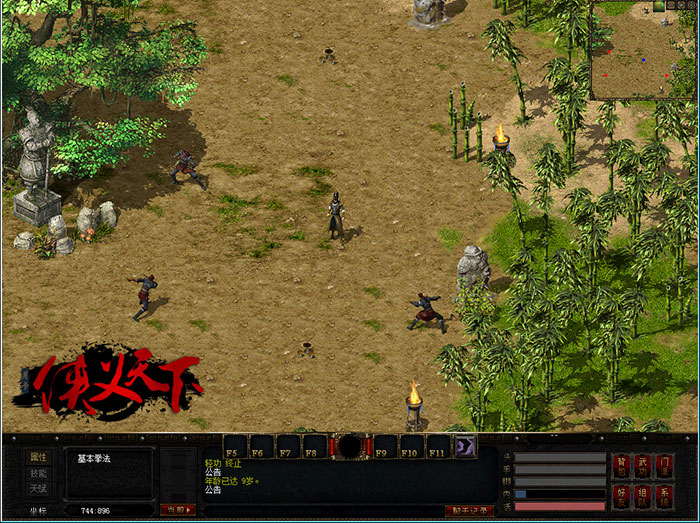This screenshot has width=700, height=523.
Task: Activate the purple slash skill icon
Action: [x=466, y=446]
